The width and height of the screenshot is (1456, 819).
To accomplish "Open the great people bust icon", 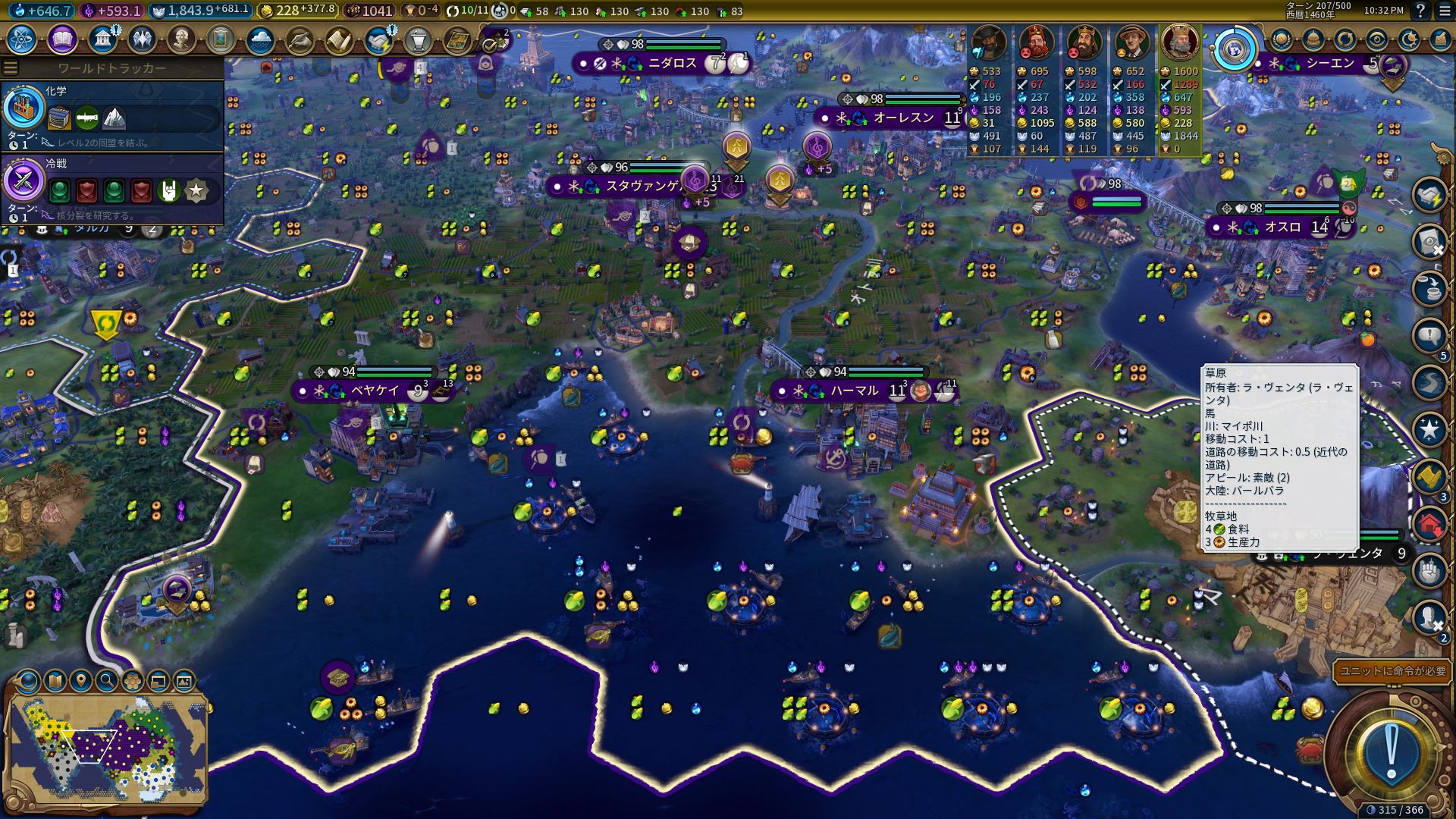I will point(180,39).
